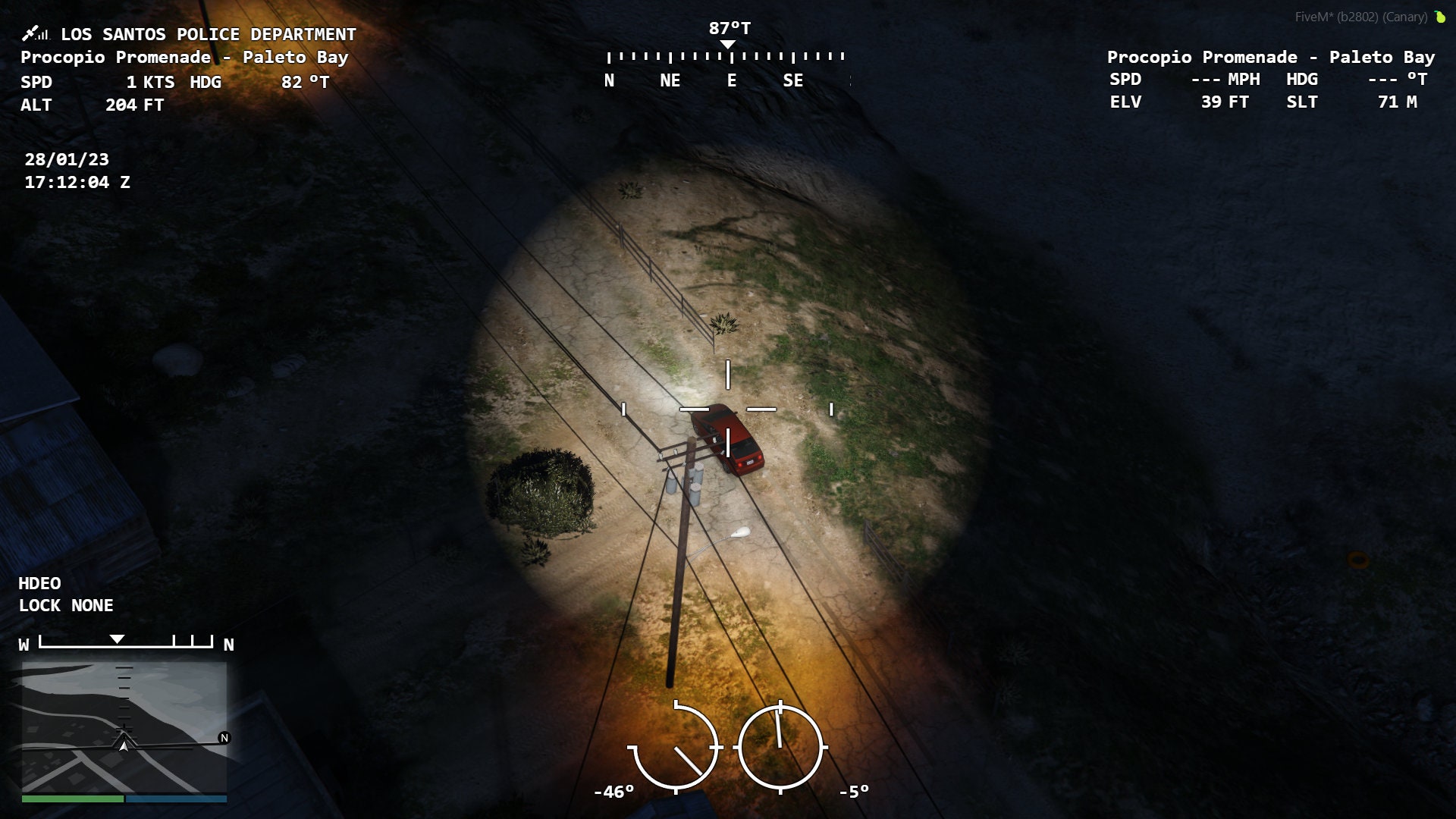Viewport: 1456px width, 819px height.
Task: Select the FiveM Canary logo icon
Action: (1440, 17)
